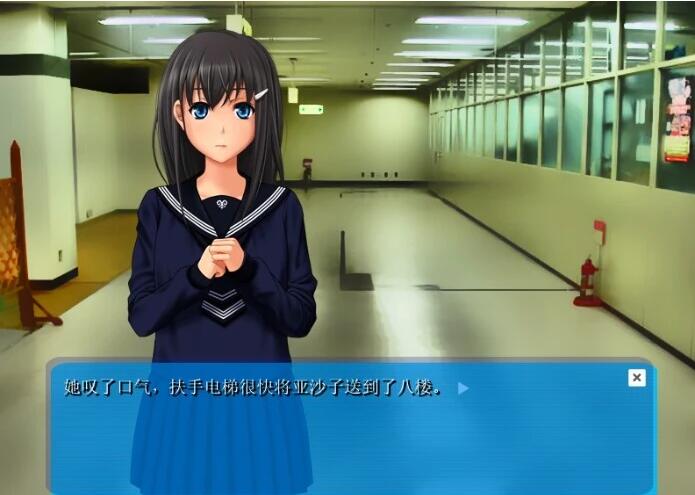This screenshot has width=695, height=495.
Task: Close the dialogue box with the X button
Action: [x=636, y=377]
